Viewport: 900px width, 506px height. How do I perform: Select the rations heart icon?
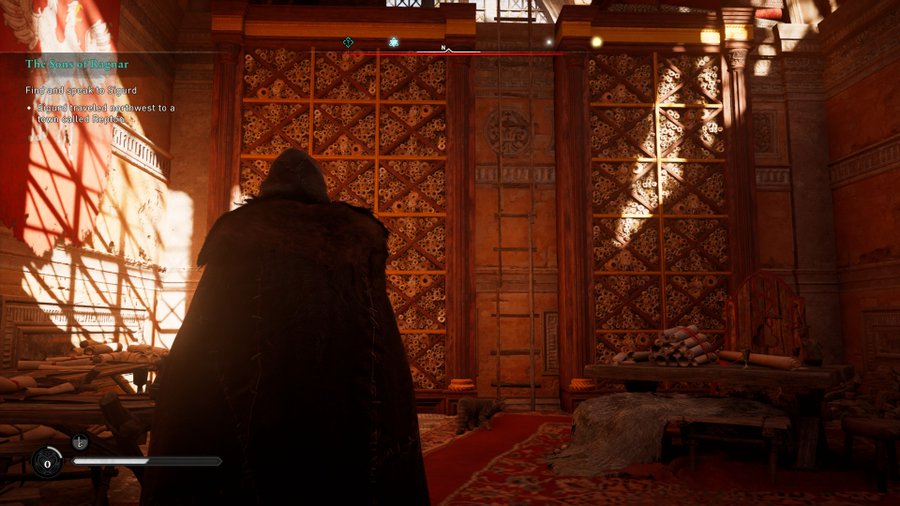pos(47,462)
